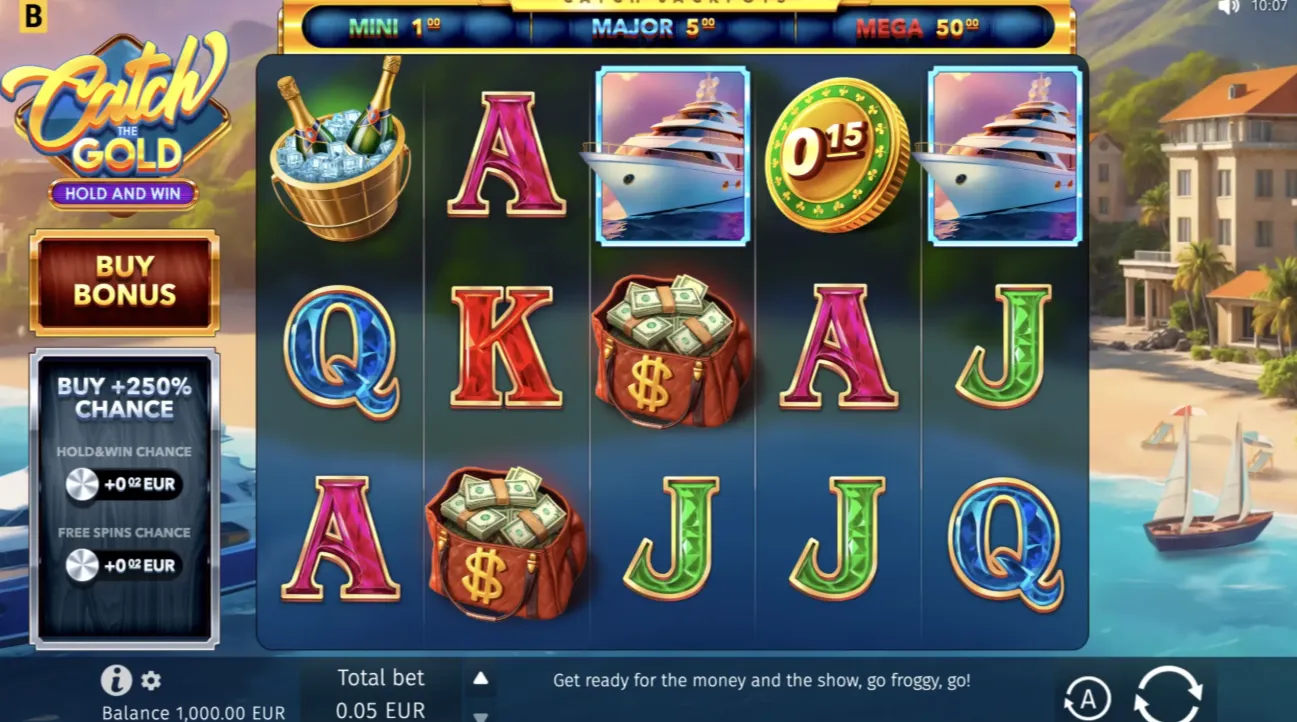Decrease total bet with down arrow
1297x722 pixels.
coord(480,715)
